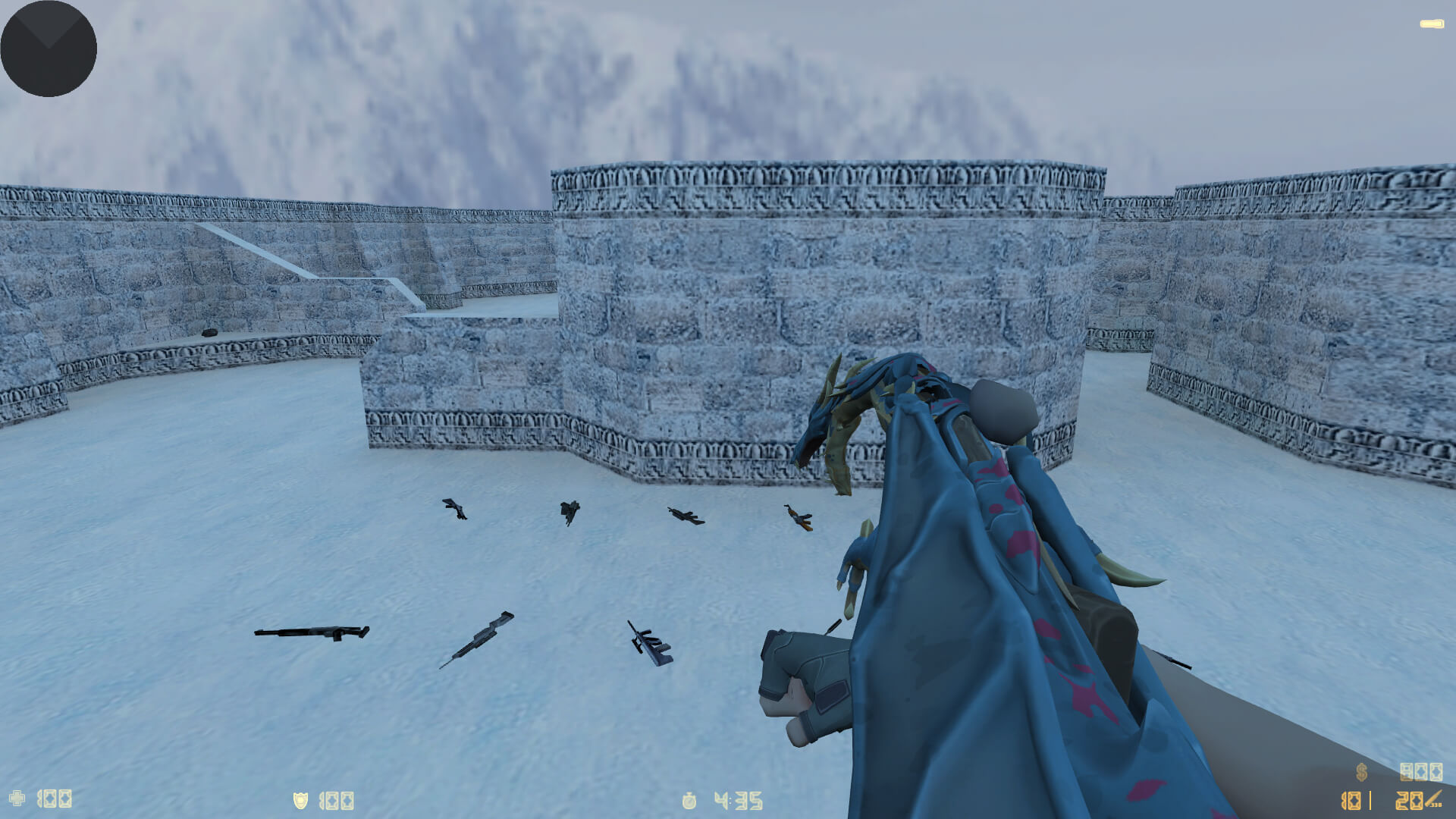Click the armor shield icon
Image resolution: width=1456 pixels, height=819 pixels.
[x=301, y=800]
